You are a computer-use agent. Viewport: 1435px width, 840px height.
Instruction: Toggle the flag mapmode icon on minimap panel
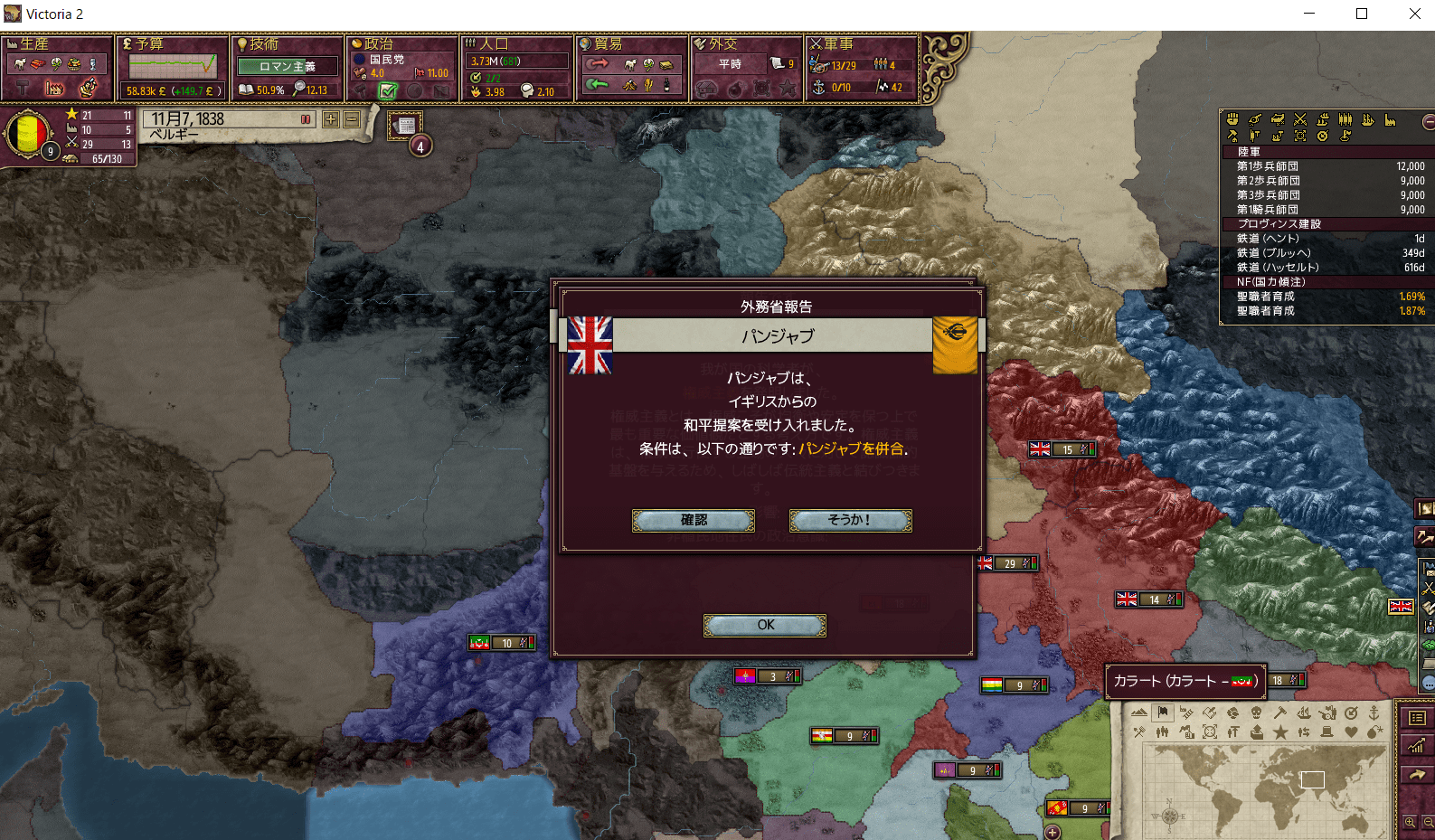click(x=1163, y=712)
